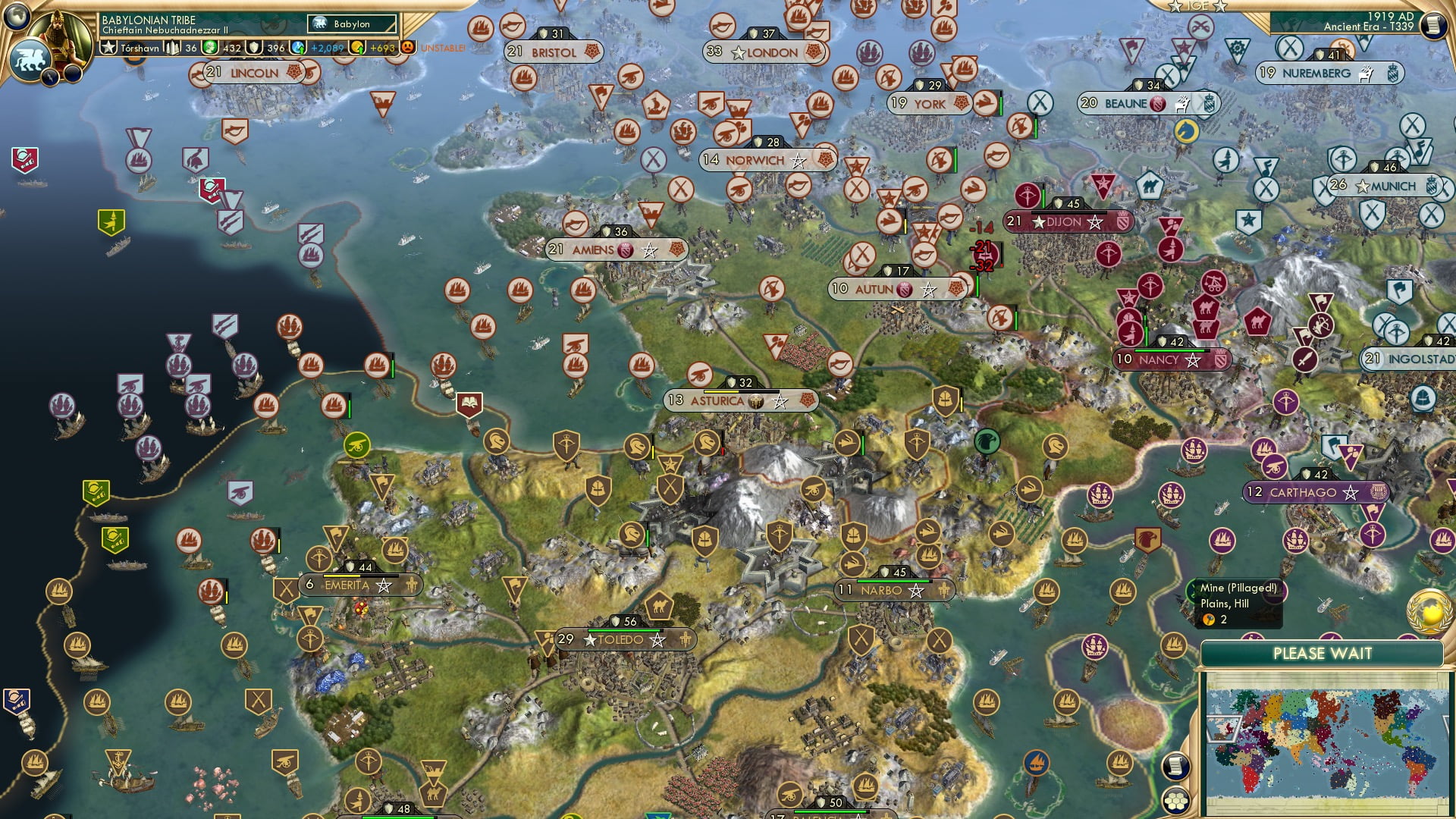
Task: Click the city-count buildings icon showing 36
Action: 173,49
